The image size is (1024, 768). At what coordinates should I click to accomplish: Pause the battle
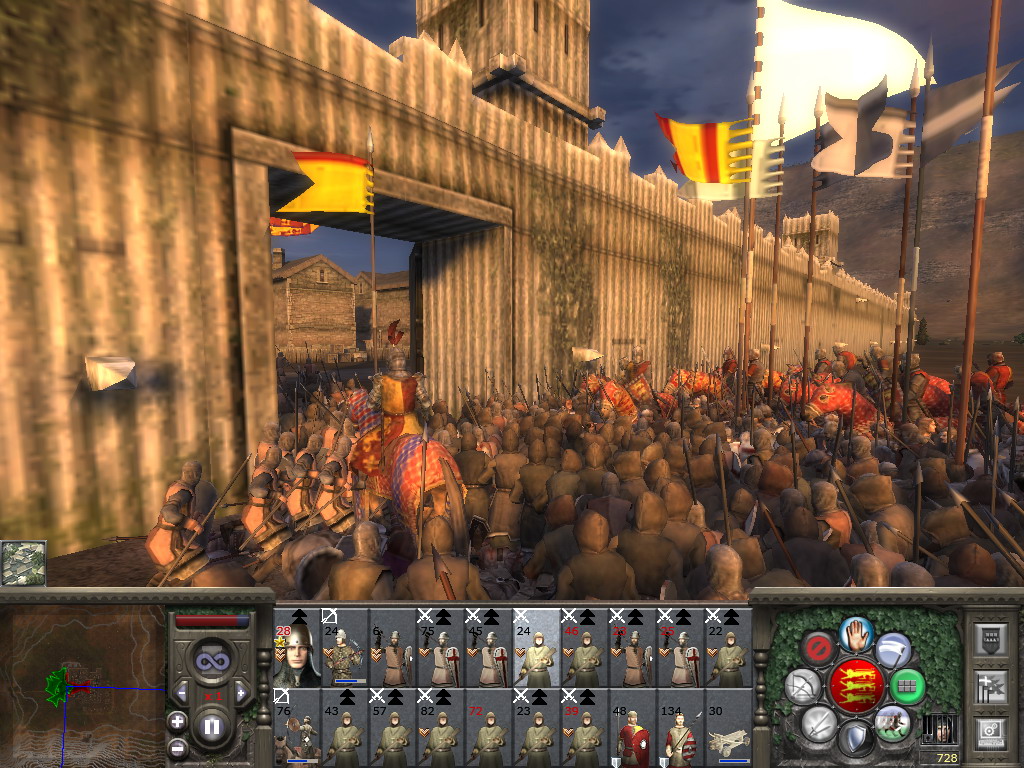click(211, 727)
